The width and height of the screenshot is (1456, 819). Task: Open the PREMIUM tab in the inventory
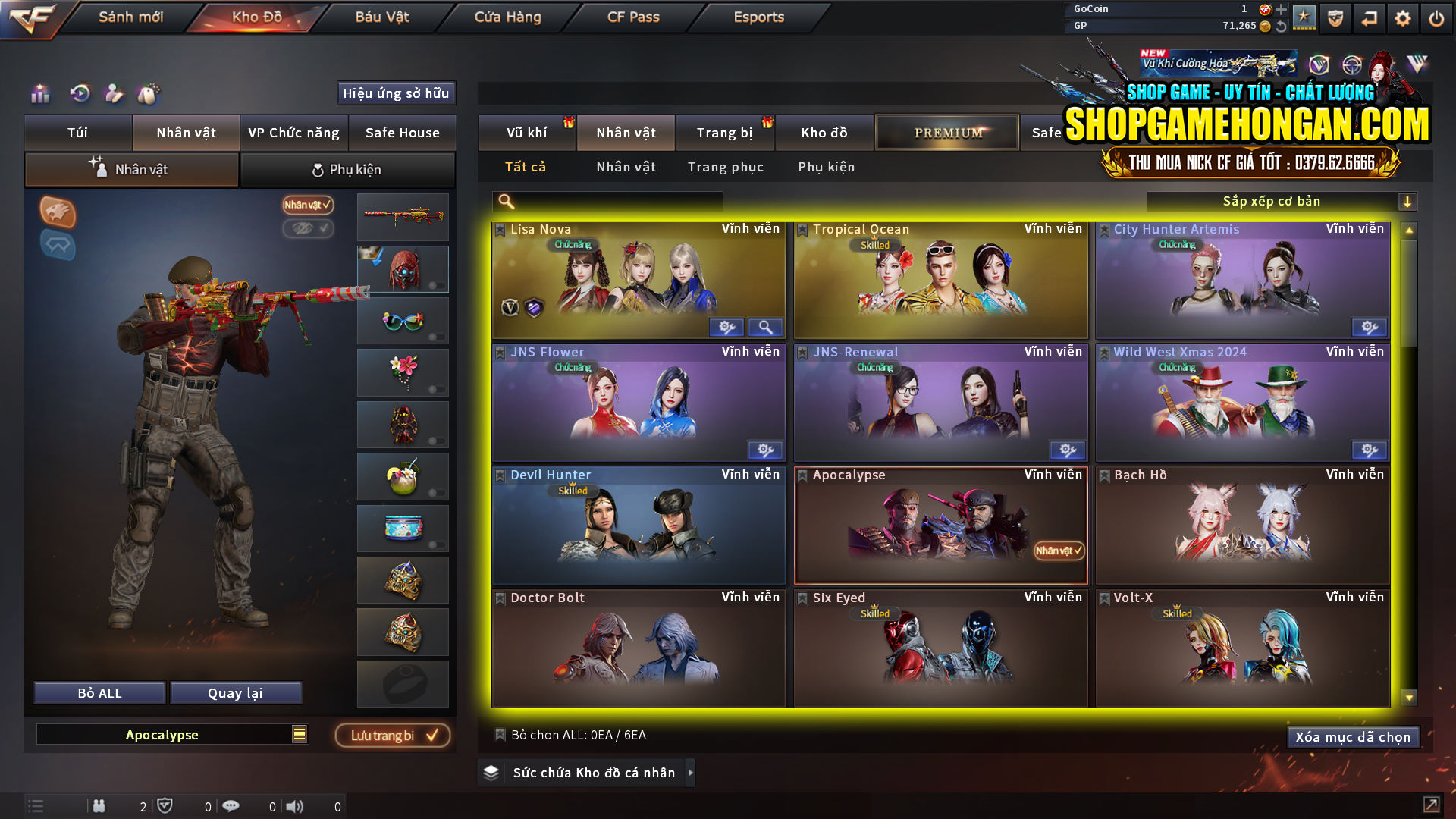[x=946, y=131]
